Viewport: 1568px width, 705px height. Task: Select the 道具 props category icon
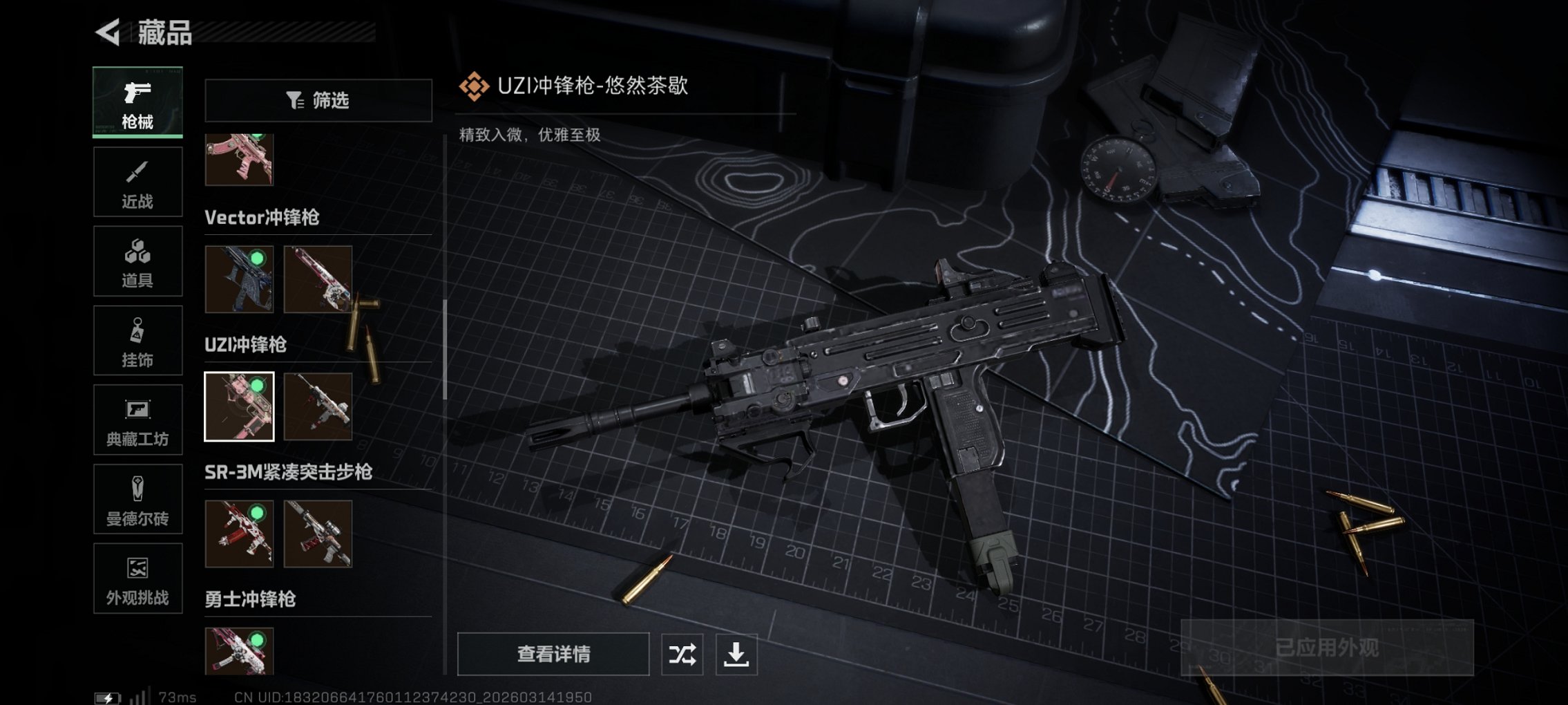(137, 261)
